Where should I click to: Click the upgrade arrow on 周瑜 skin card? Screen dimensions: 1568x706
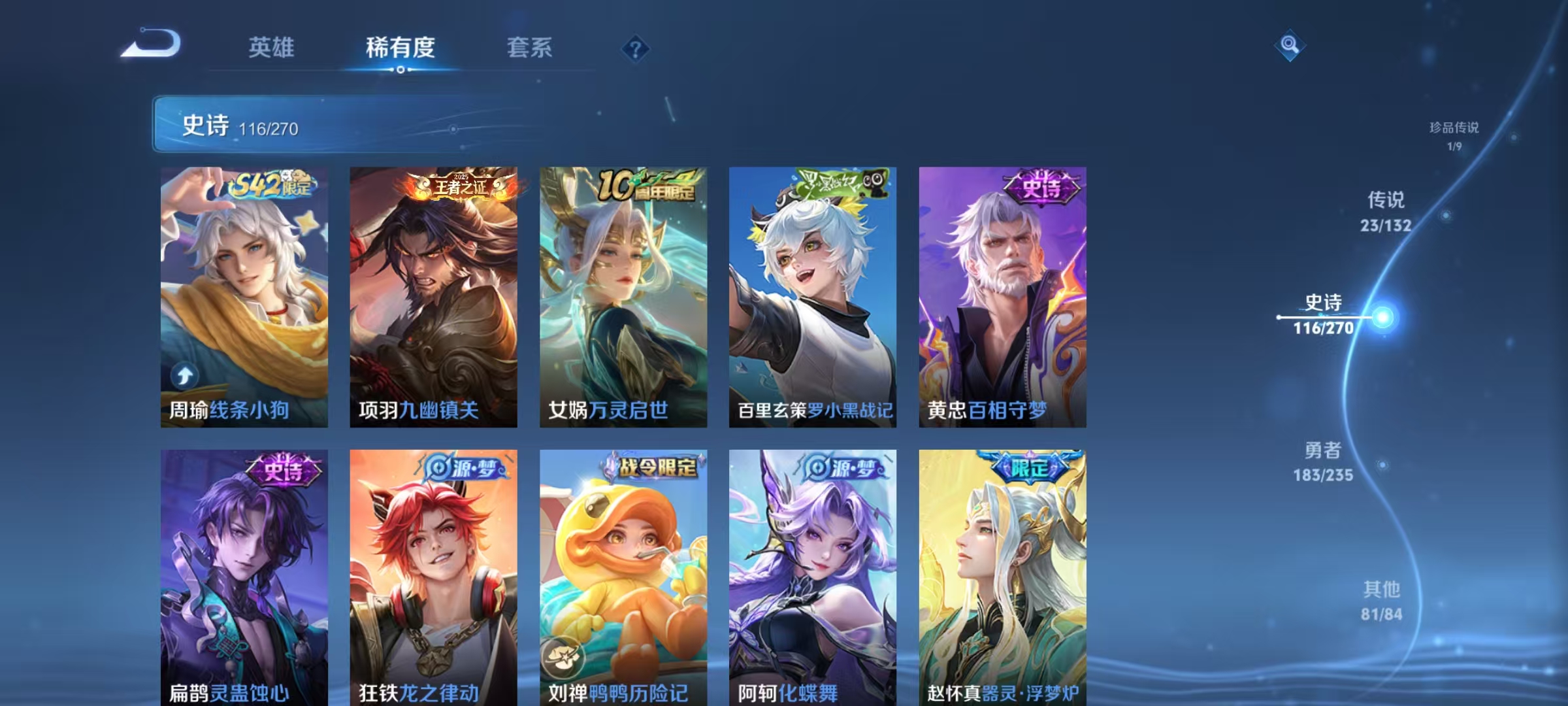click(x=186, y=375)
